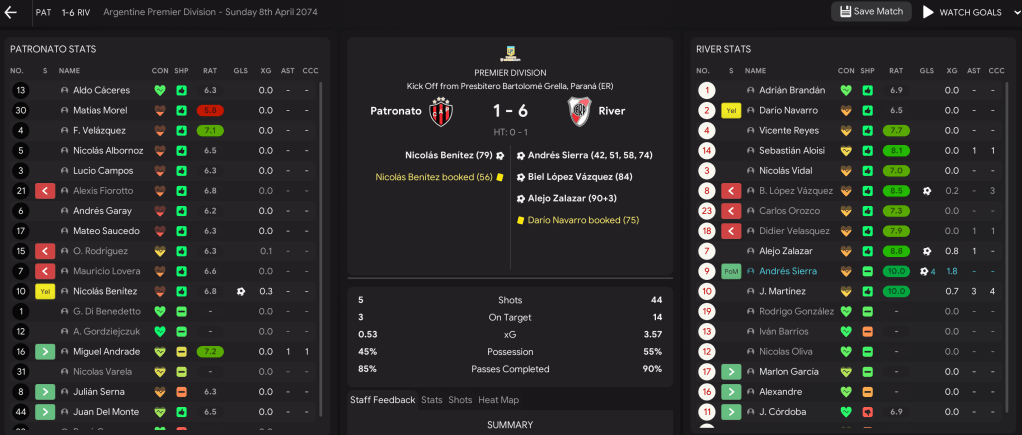The width and height of the screenshot is (1022, 435).
Task: Sort Patronato stats by RAT column
Action: tap(210, 71)
